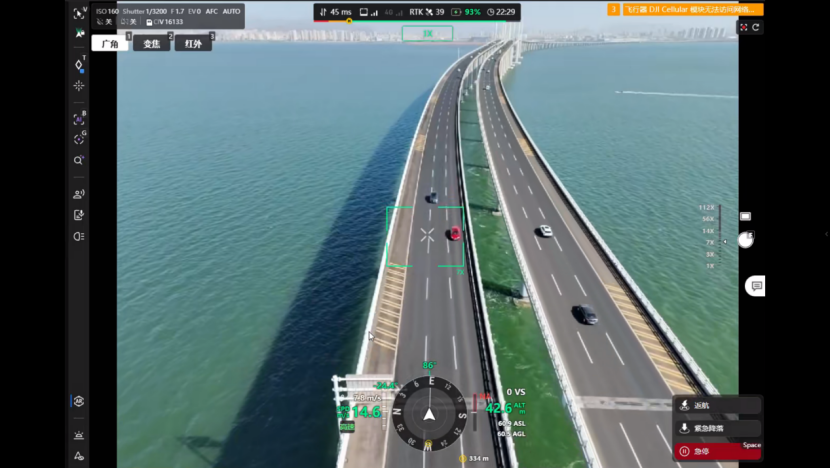
Task: Activate the AI recognition icon in left toolbar
Action: point(79,119)
